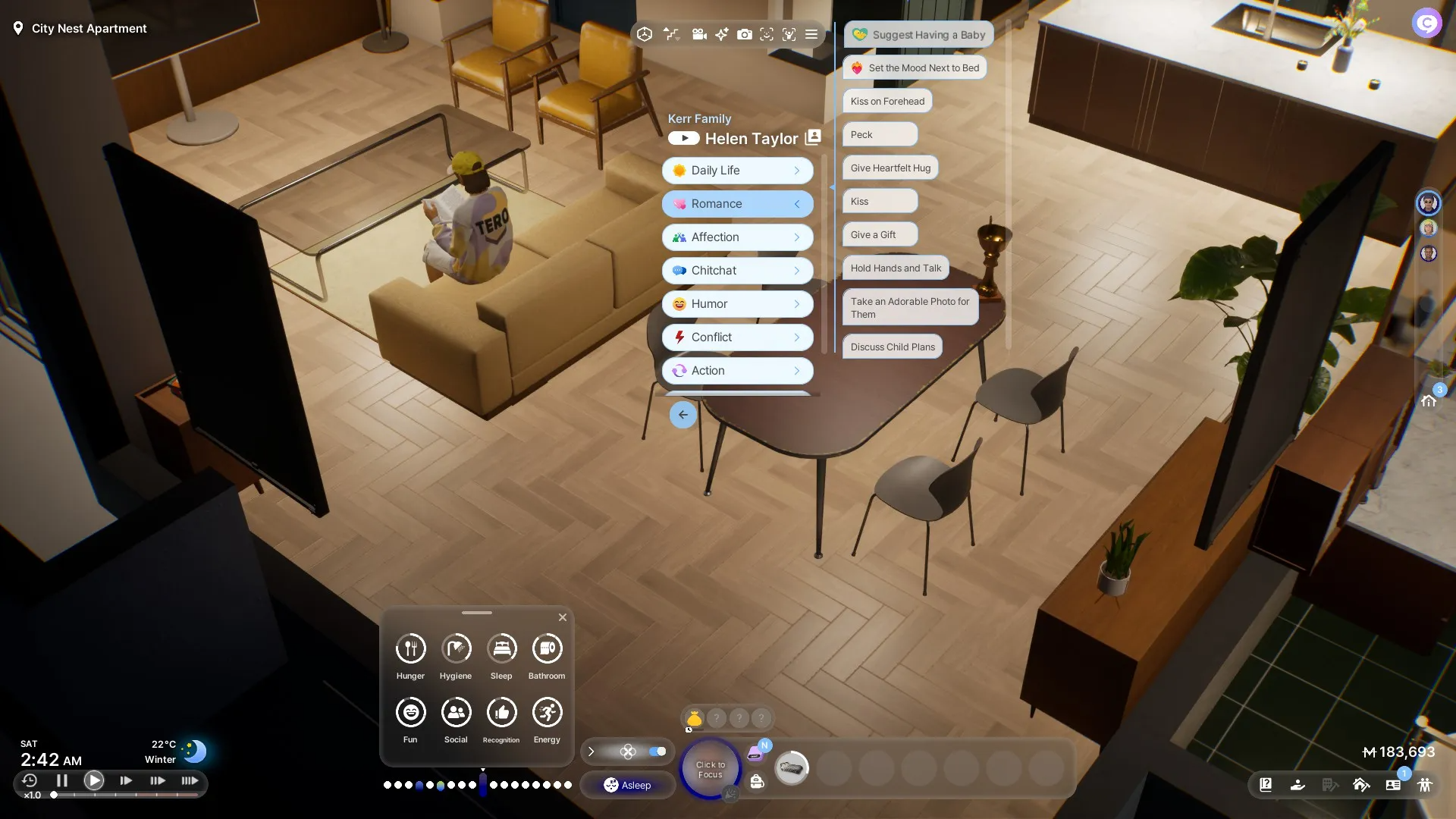Click the blue back arrow button
1456x819 pixels.
(x=682, y=415)
